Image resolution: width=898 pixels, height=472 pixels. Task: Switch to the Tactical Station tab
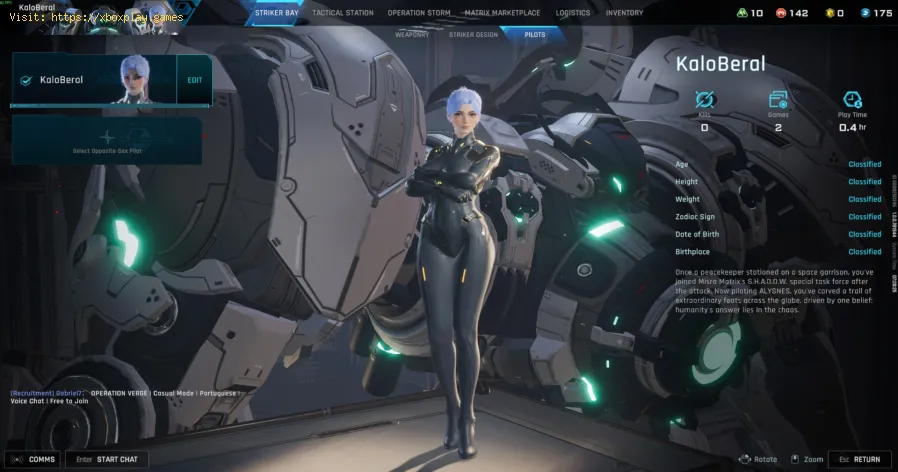(x=343, y=13)
